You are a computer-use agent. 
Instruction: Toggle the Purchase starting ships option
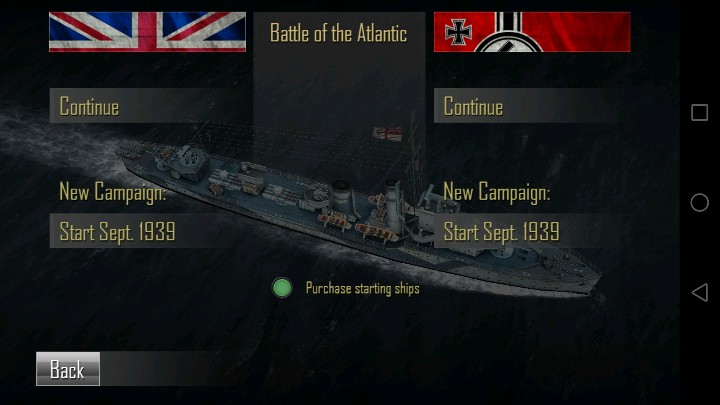coord(282,288)
